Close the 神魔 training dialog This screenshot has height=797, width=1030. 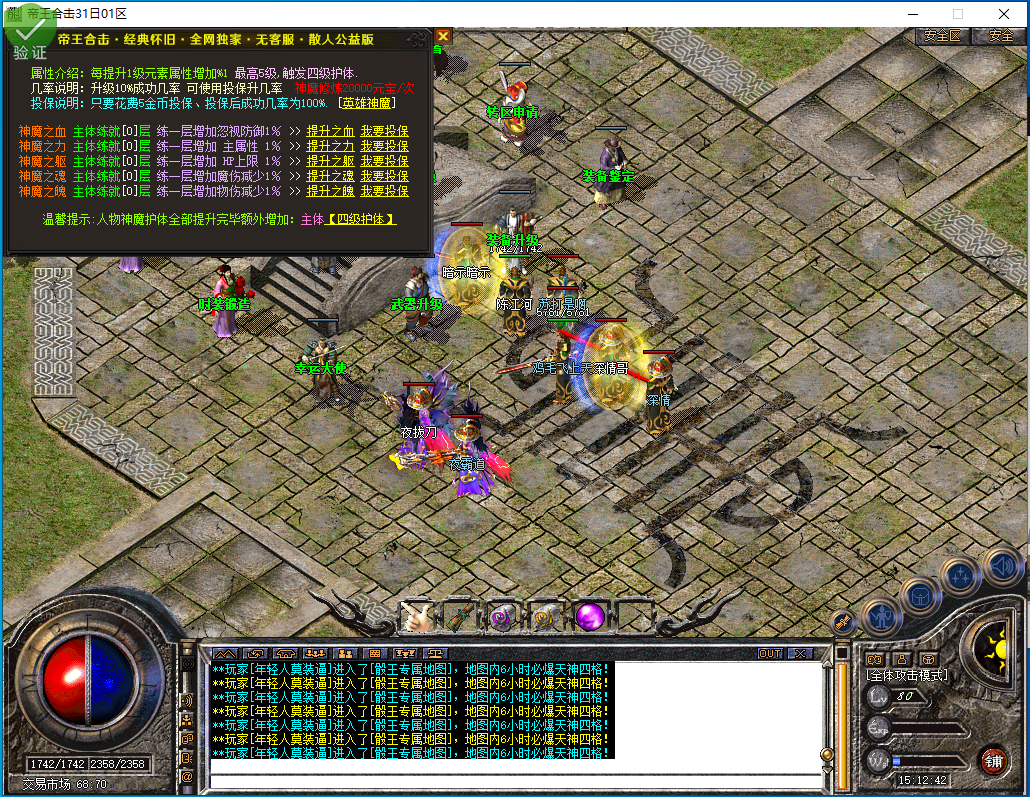pos(443,36)
